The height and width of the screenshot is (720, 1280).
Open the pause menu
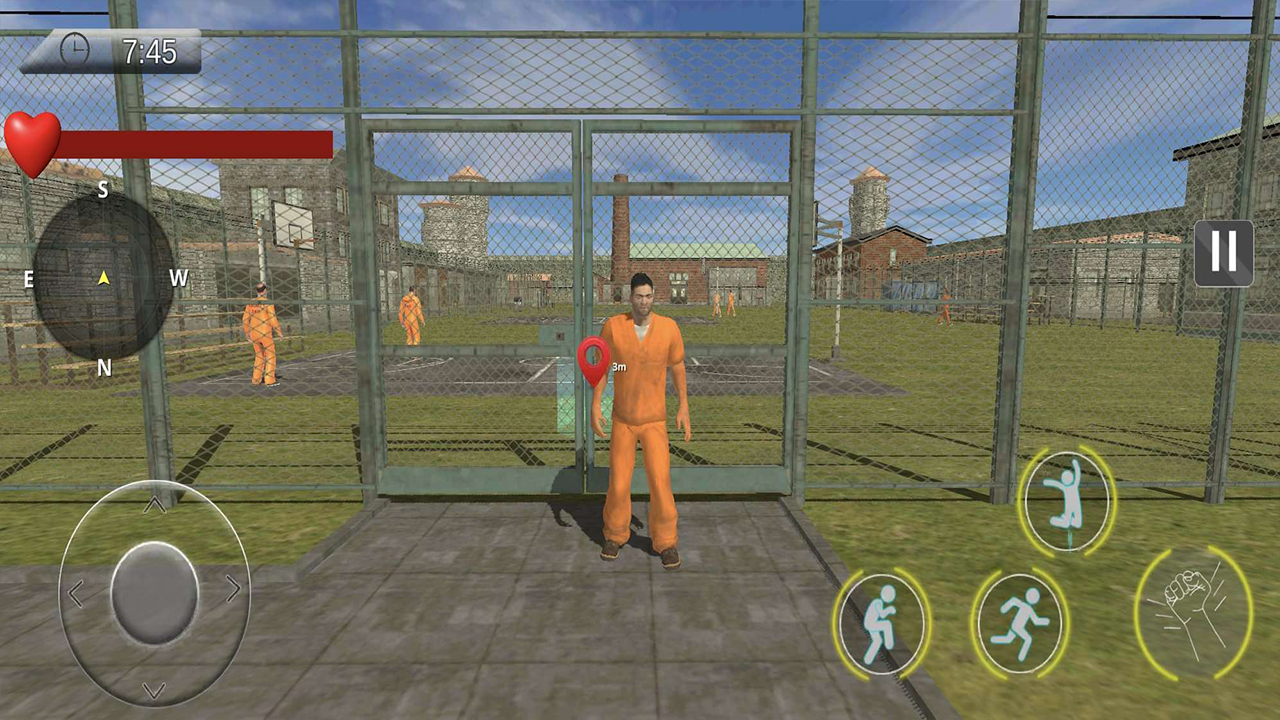tap(1222, 253)
